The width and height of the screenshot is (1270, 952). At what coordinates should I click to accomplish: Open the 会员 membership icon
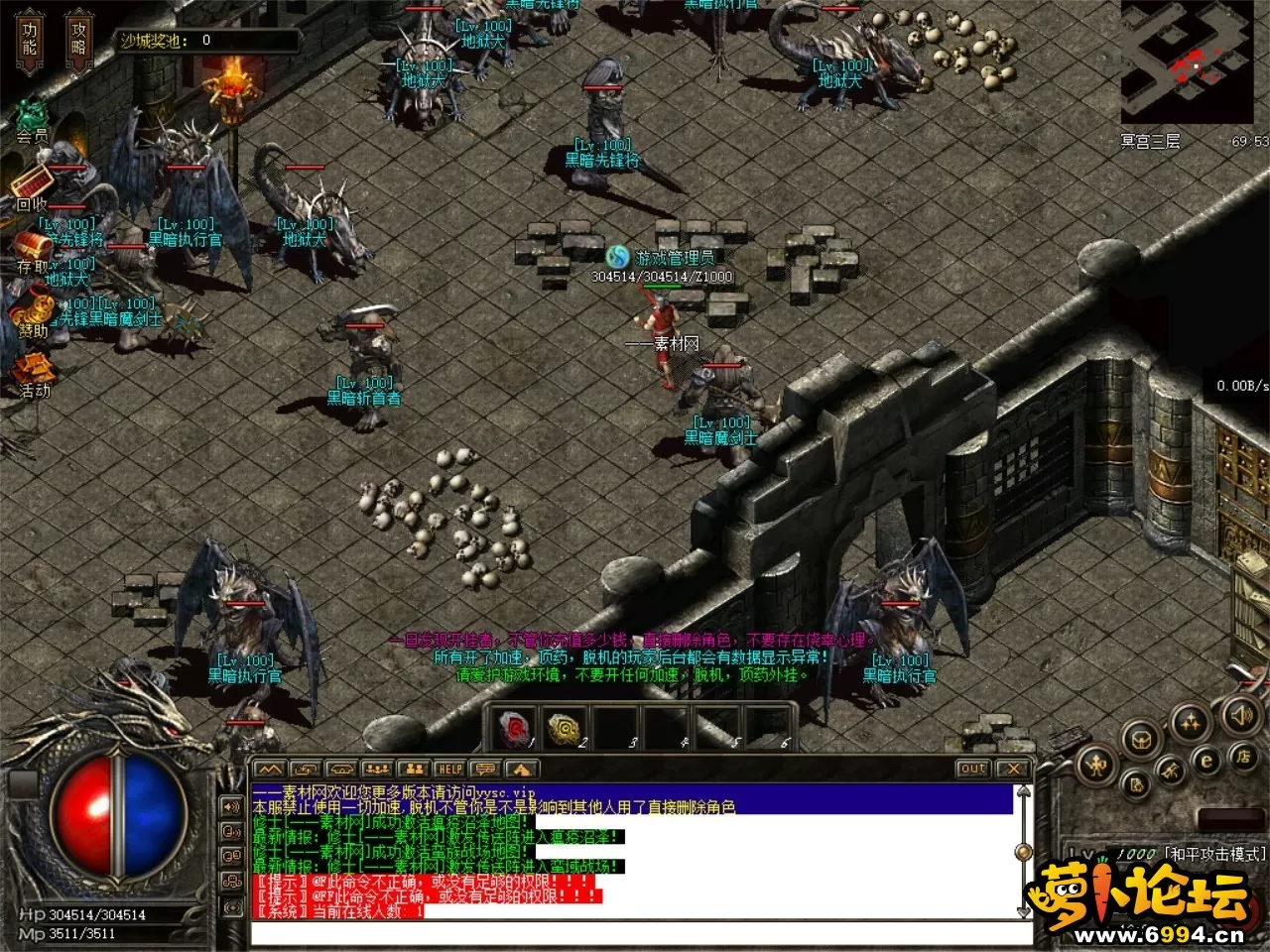pos(32,117)
